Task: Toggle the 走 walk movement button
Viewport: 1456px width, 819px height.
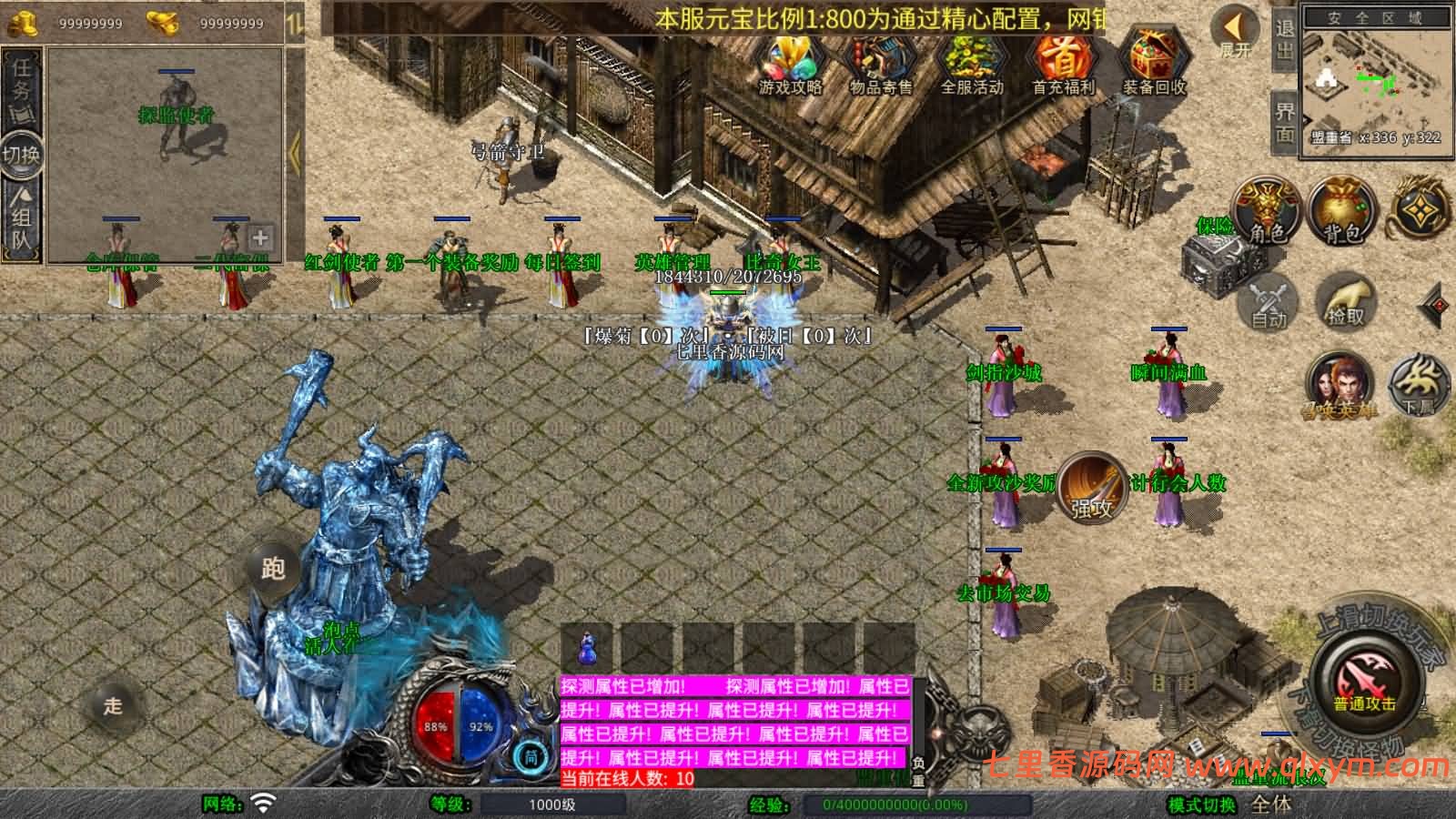Action: point(113,706)
